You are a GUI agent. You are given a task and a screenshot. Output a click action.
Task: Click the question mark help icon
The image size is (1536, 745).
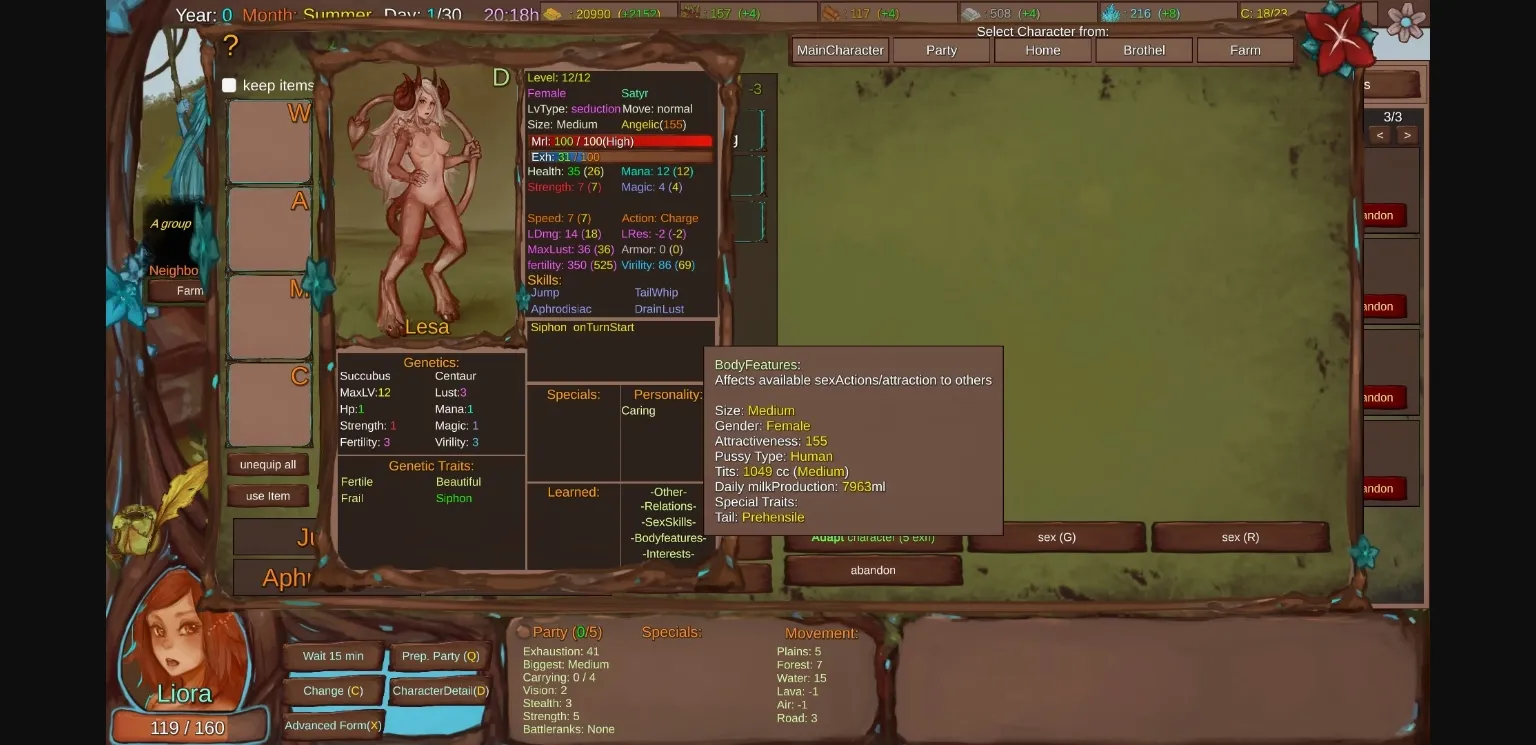point(232,46)
